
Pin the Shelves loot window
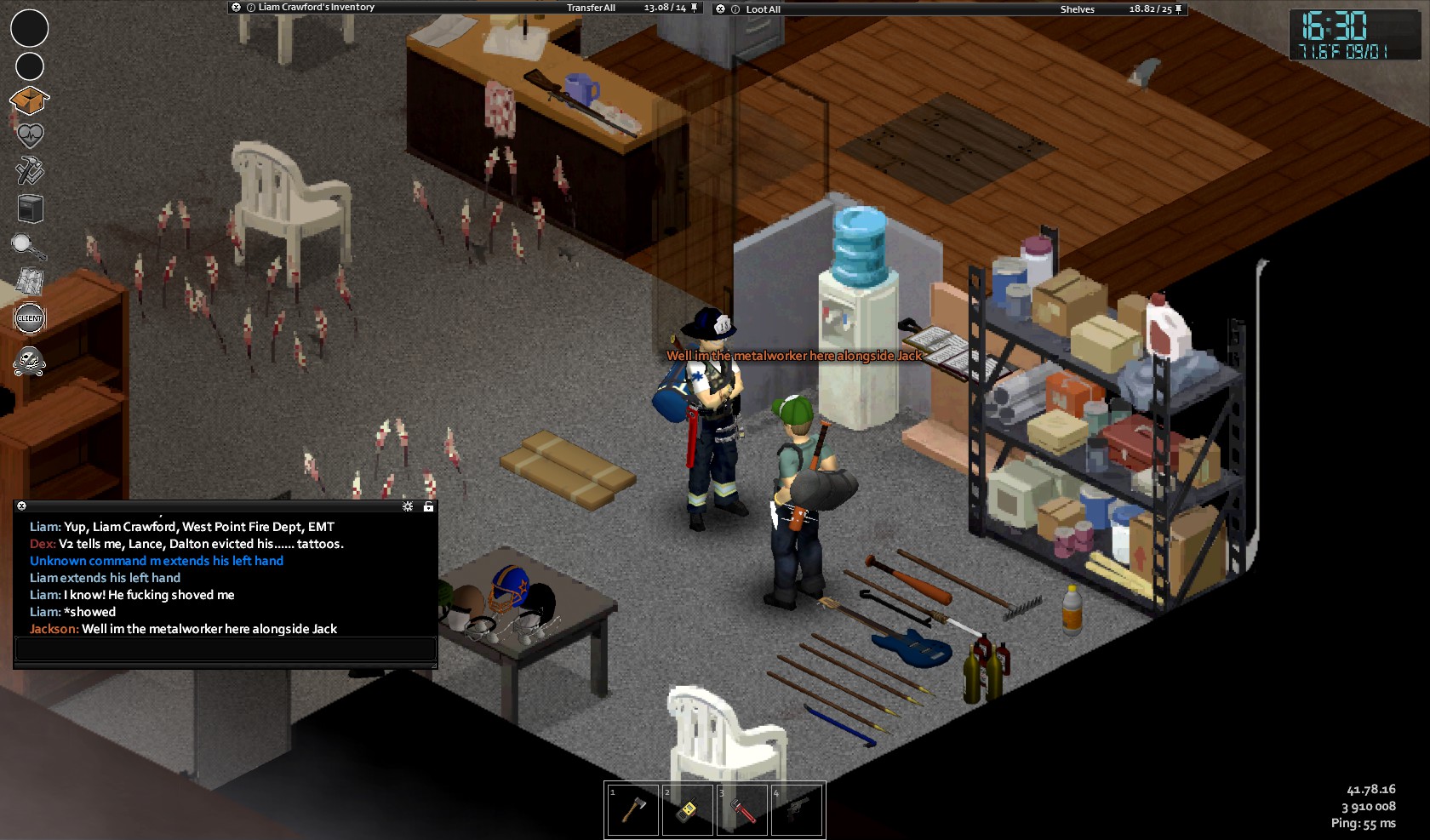click(1179, 9)
